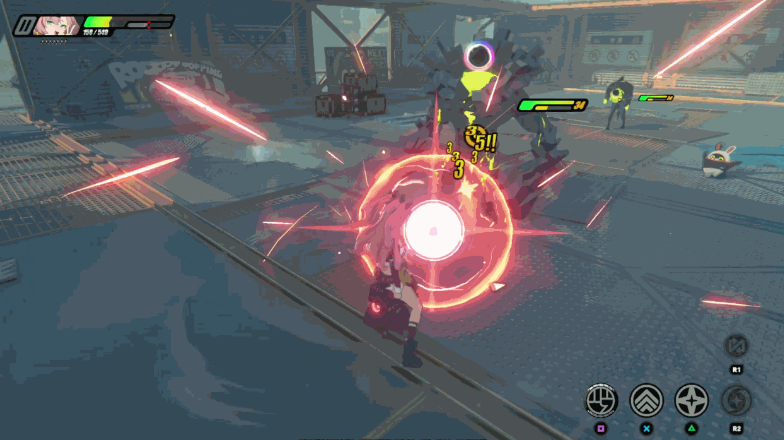Activate the fist basic attack icon
Viewport: 784px width, 440px height.
click(601, 401)
